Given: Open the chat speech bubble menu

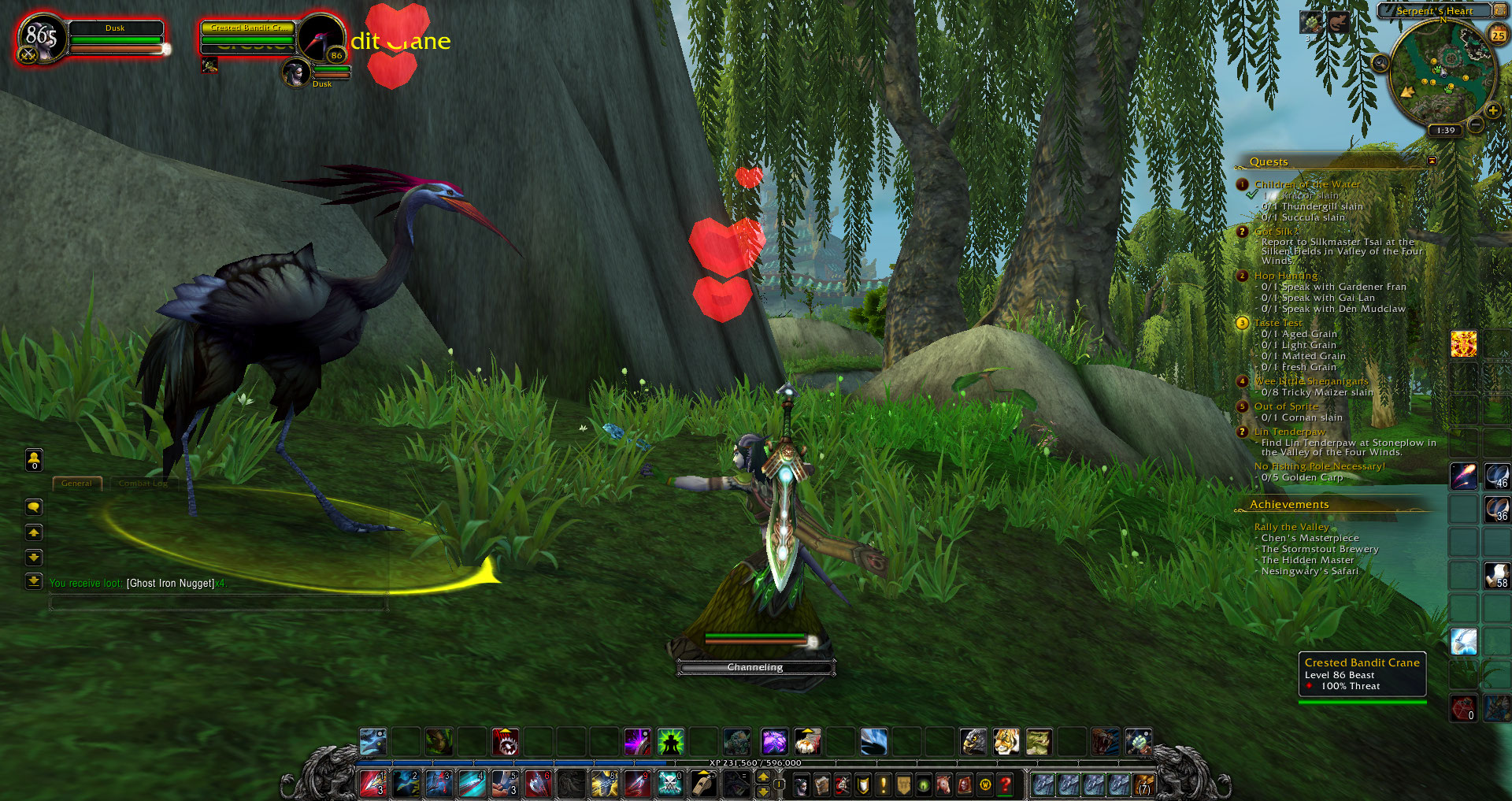Looking at the screenshot, I should pos(34,507).
